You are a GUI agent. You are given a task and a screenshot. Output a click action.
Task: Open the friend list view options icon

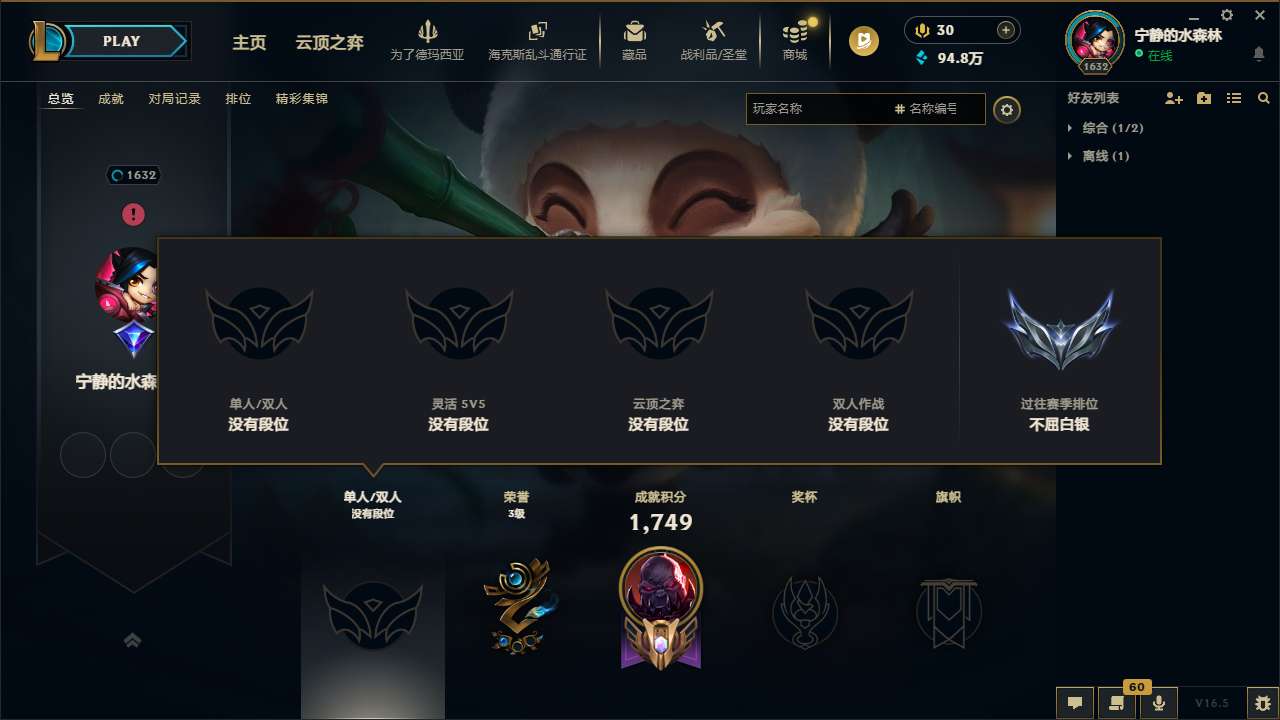click(x=1233, y=98)
